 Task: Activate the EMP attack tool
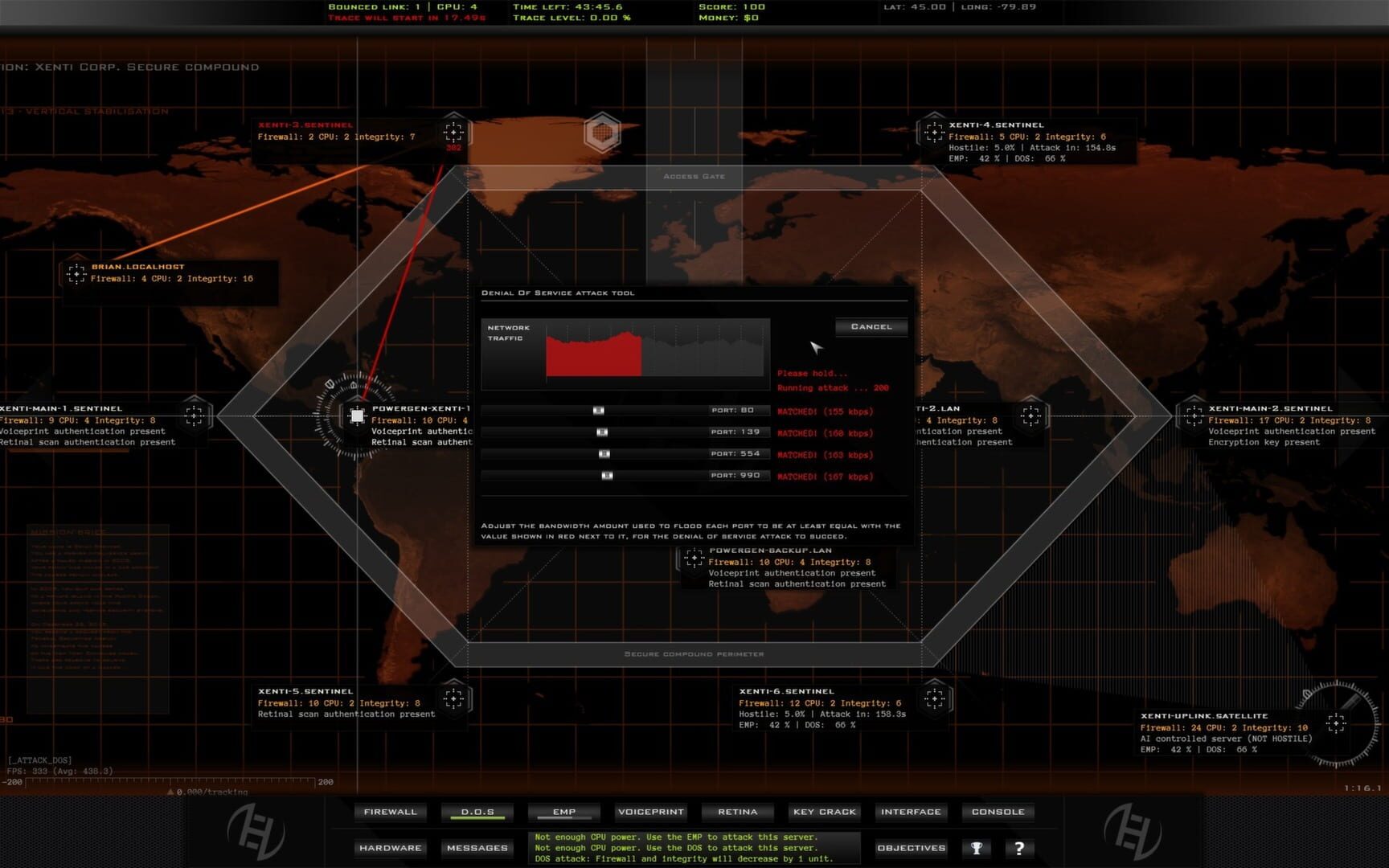pos(563,812)
